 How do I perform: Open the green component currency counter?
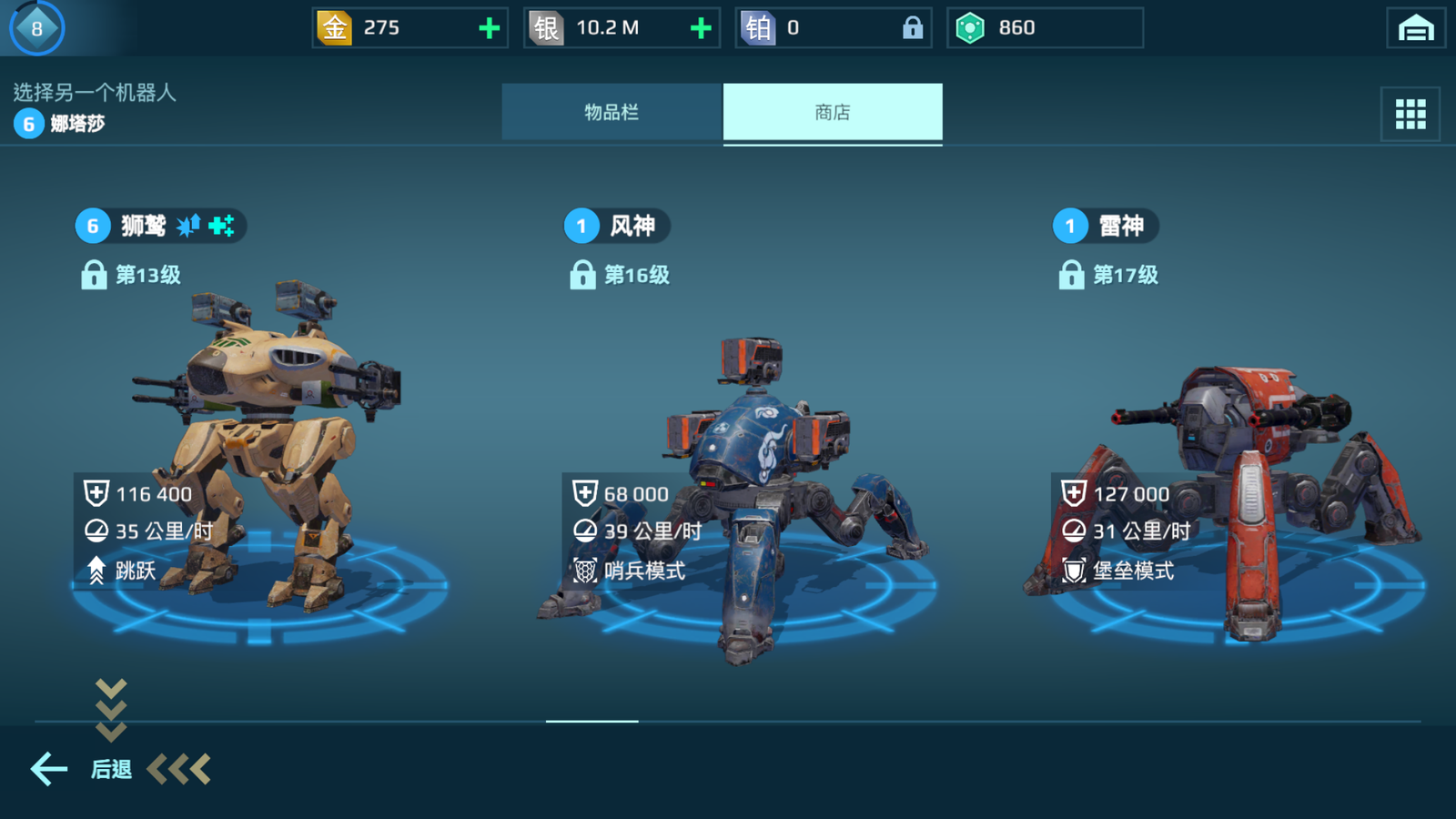coord(1044,28)
